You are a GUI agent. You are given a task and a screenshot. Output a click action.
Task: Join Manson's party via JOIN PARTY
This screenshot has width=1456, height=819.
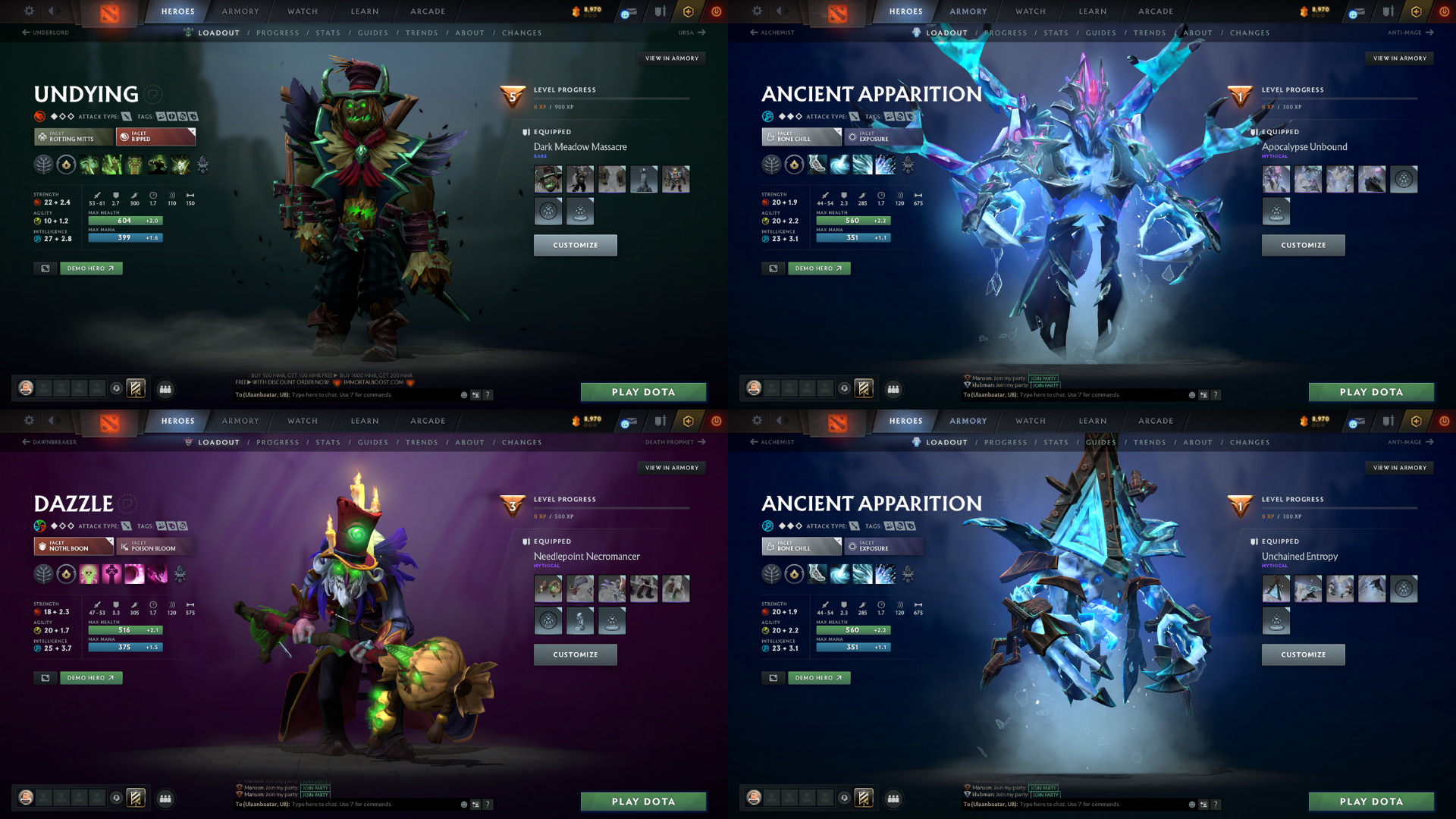click(1044, 378)
